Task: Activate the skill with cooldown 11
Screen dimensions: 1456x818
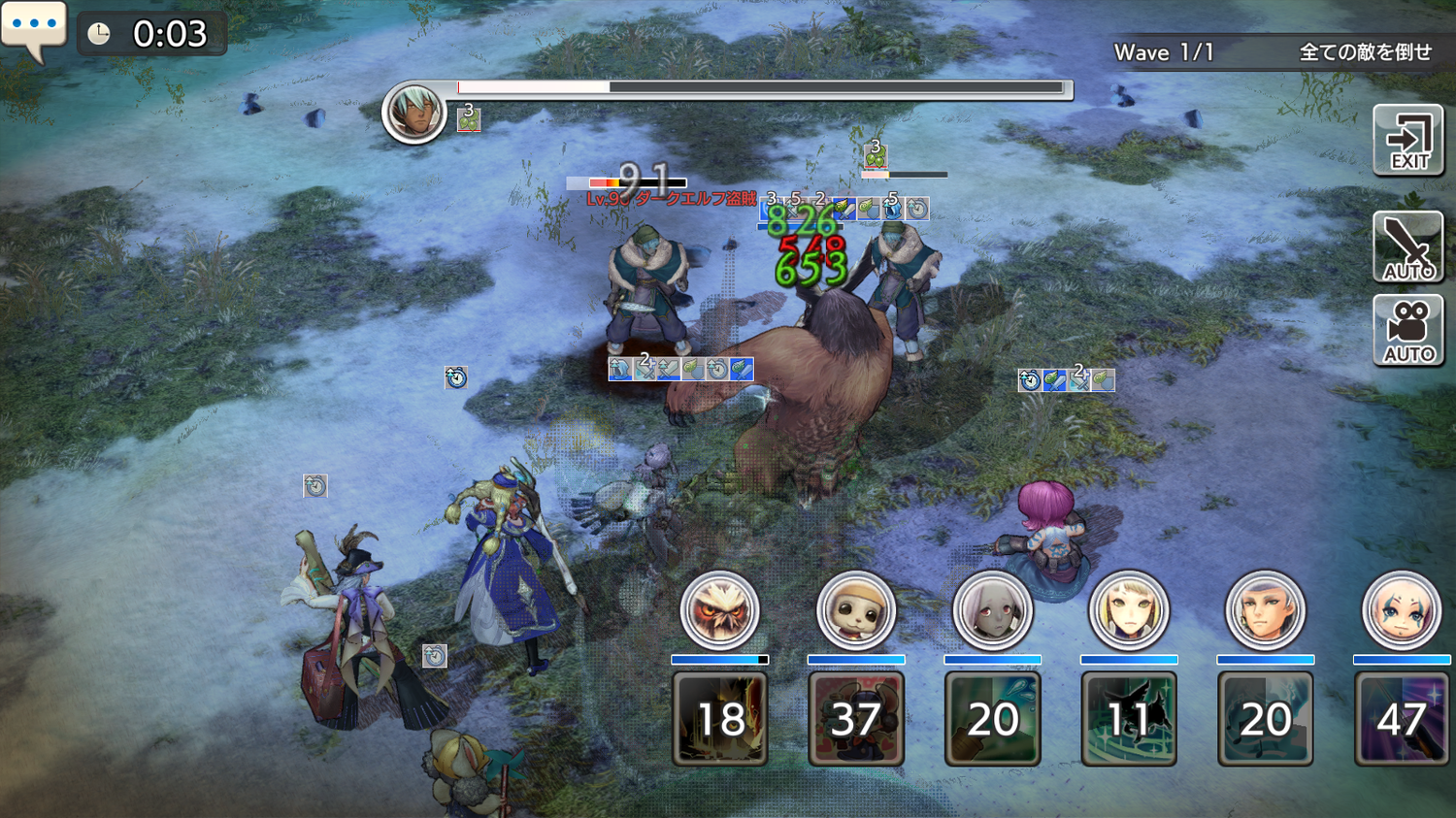Action: point(1128,719)
